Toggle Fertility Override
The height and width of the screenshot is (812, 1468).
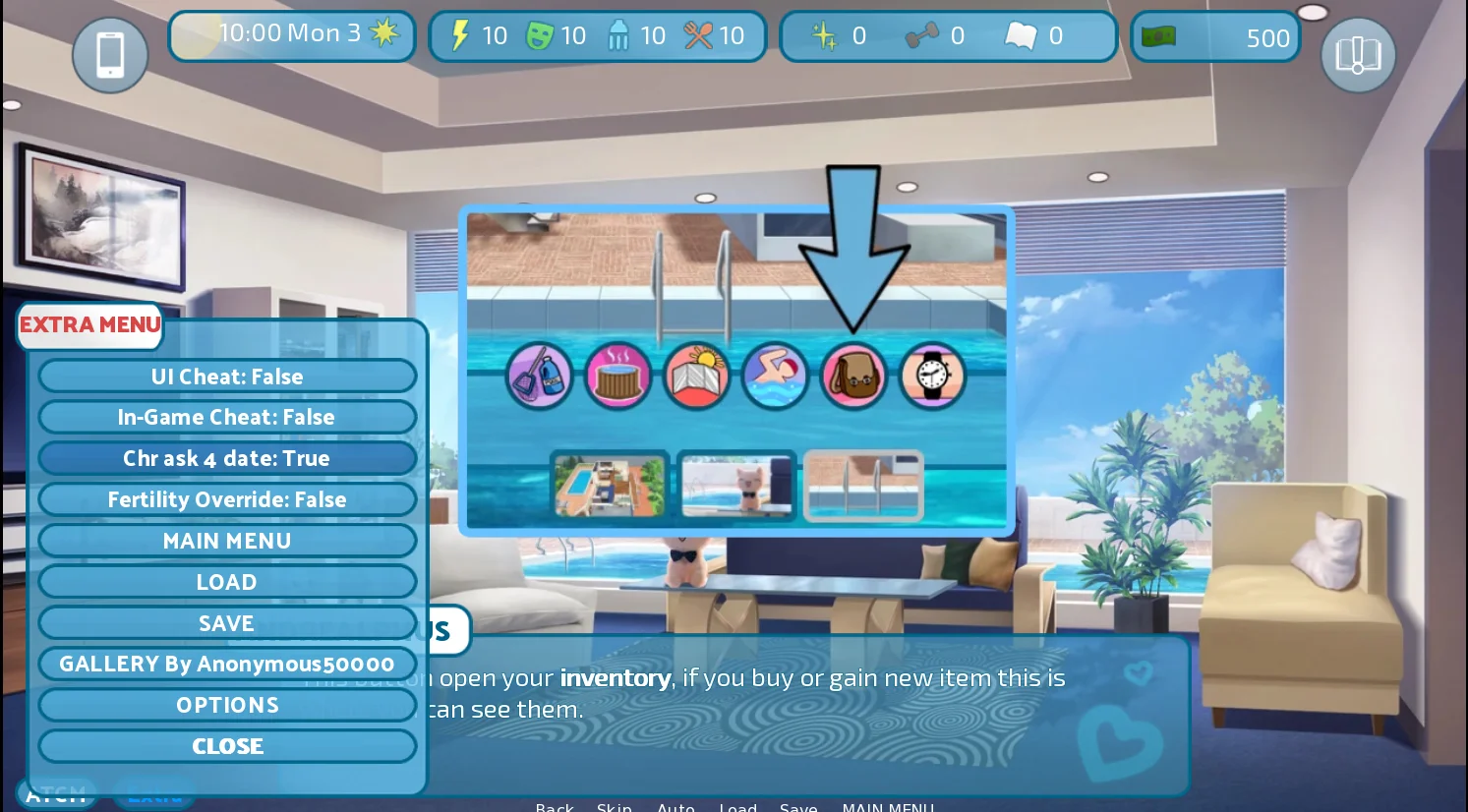(227, 500)
